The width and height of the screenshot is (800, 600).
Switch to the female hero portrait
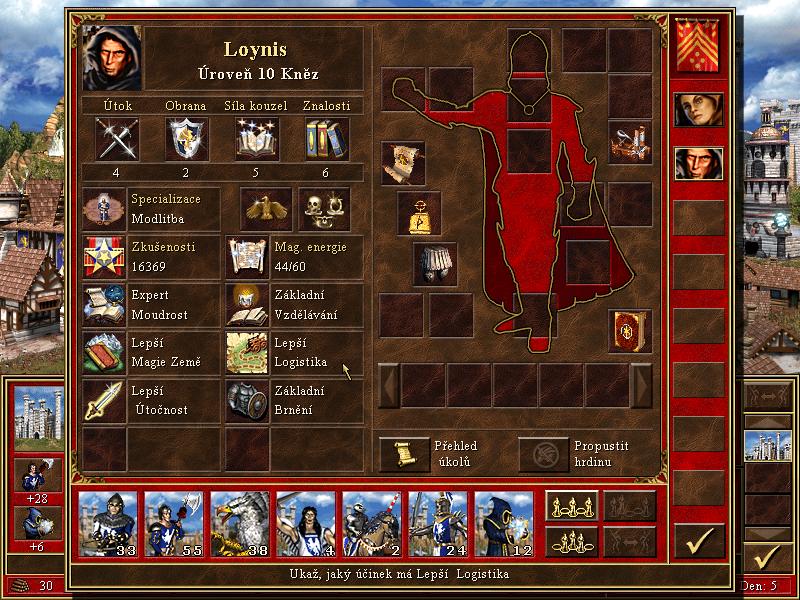point(698,109)
